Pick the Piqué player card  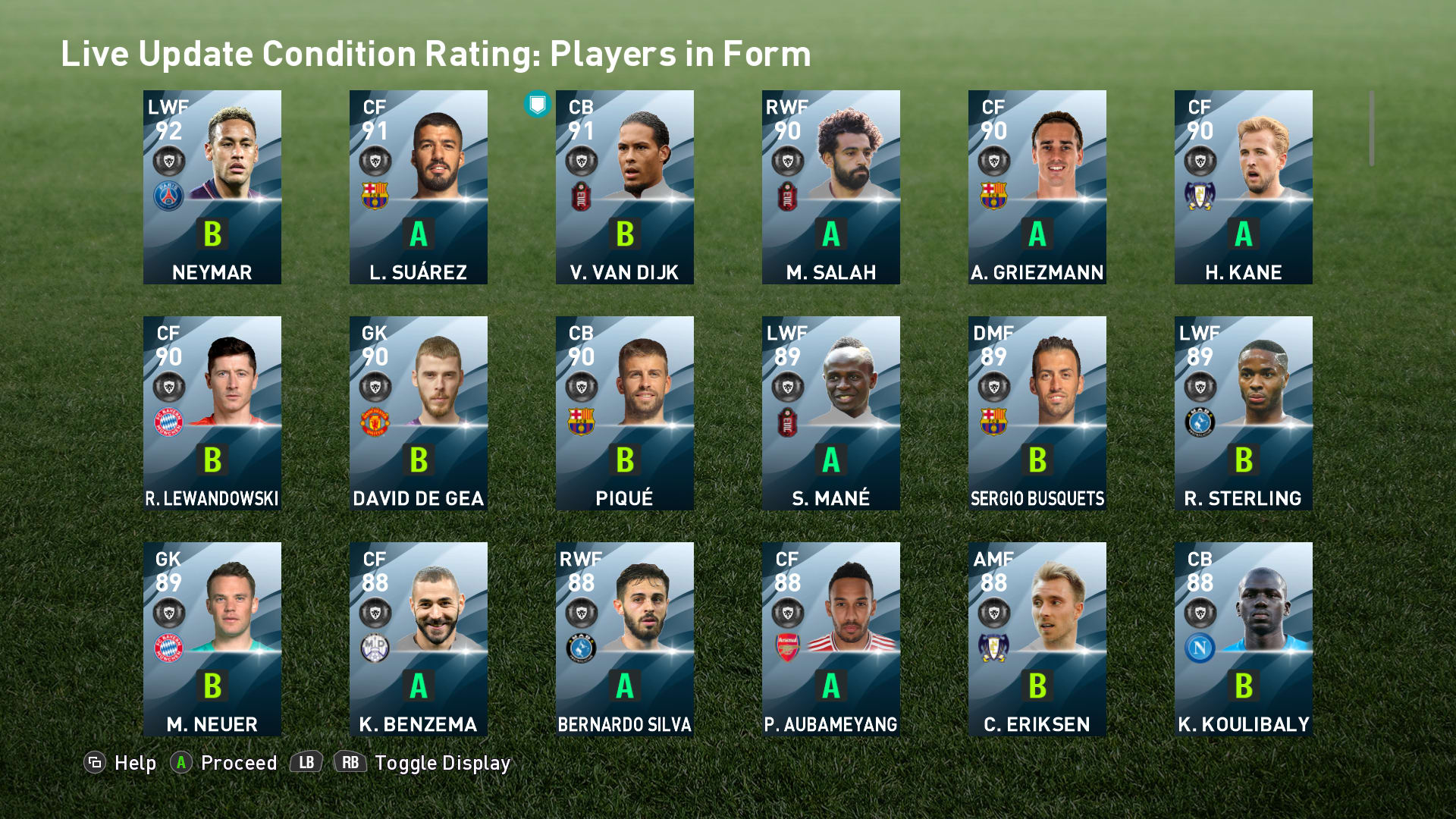[625, 413]
